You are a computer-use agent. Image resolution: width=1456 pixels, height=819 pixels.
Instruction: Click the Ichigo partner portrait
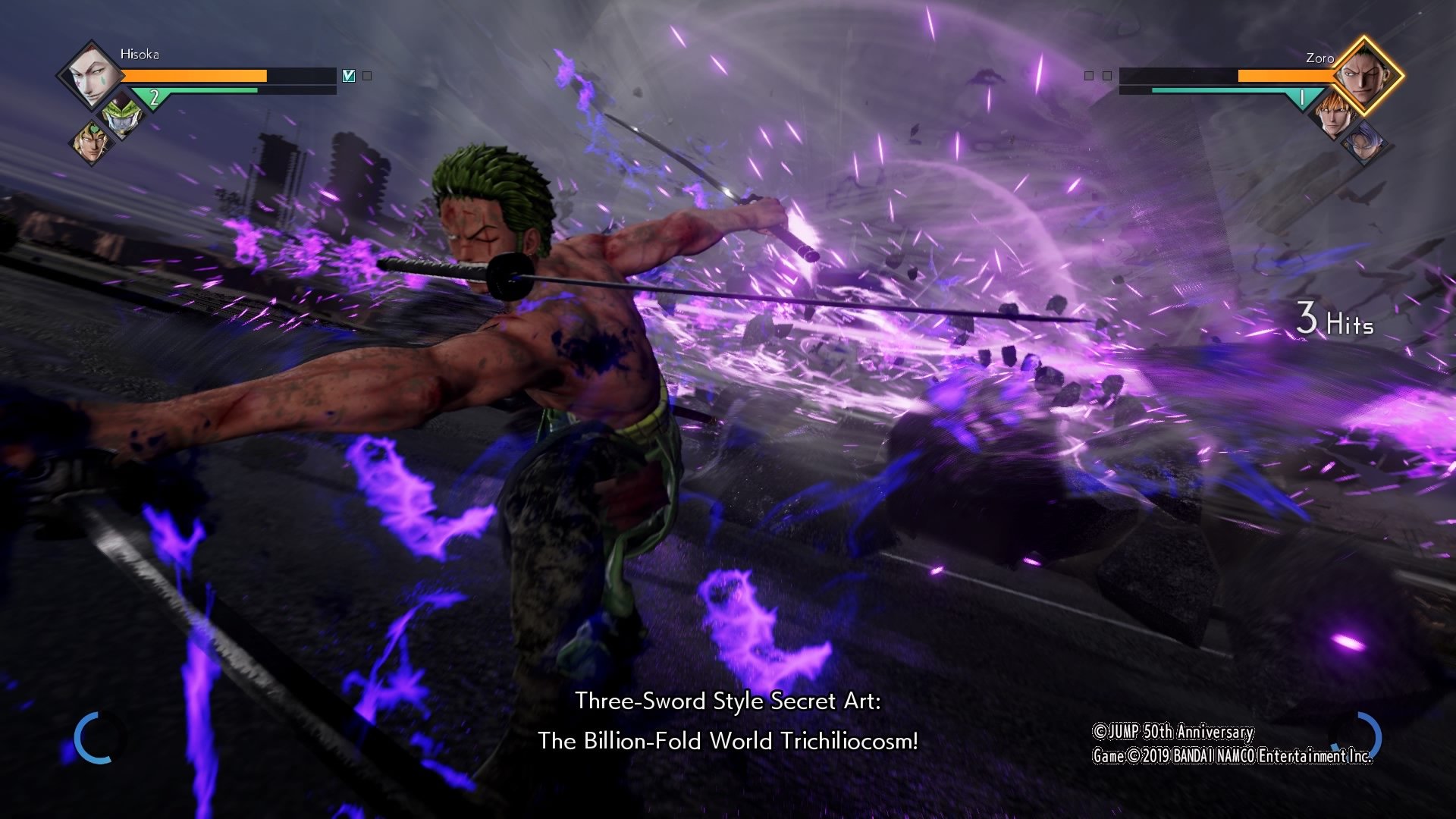click(1334, 116)
